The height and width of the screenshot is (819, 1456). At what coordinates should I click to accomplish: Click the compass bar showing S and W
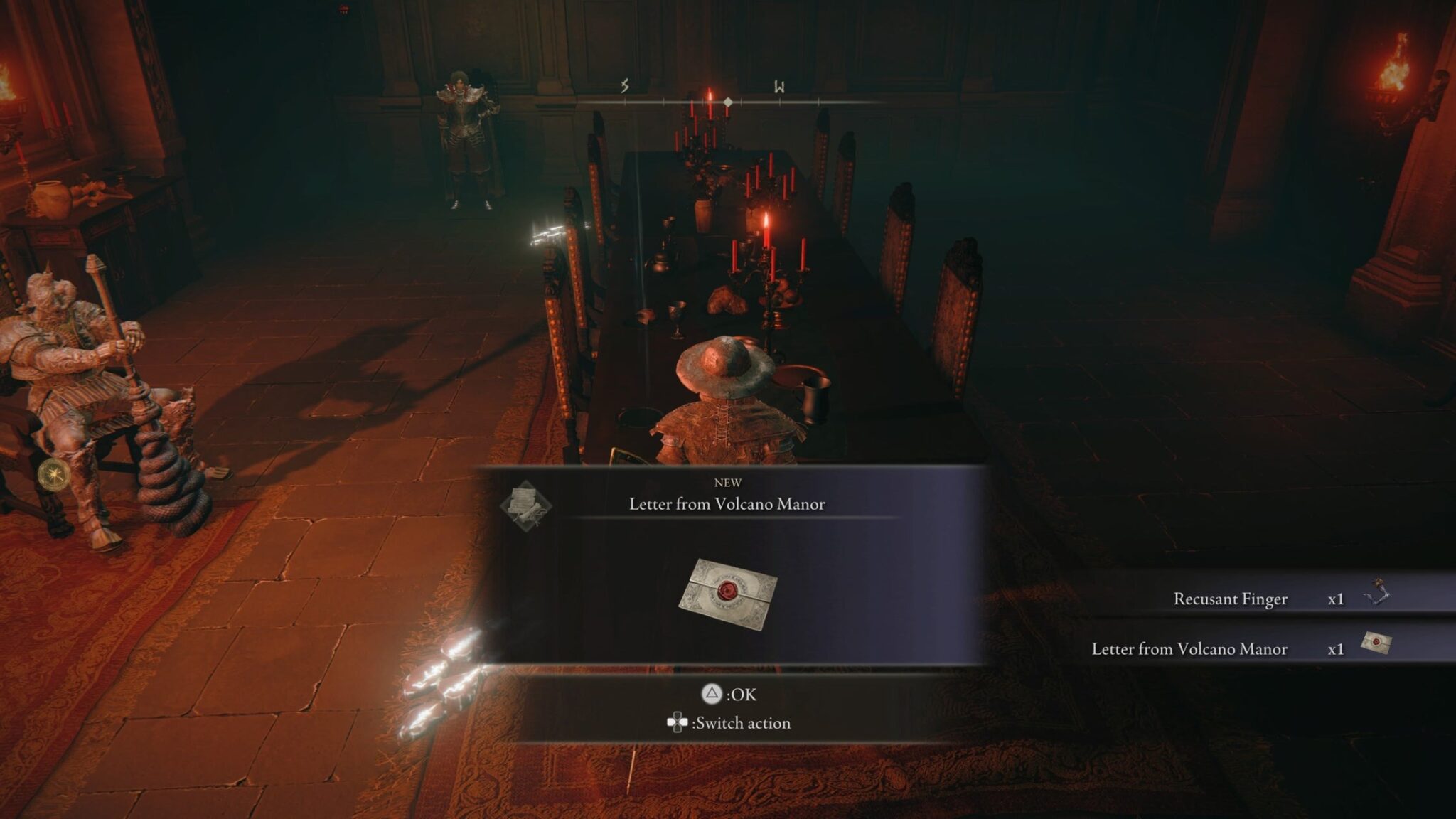click(727, 102)
